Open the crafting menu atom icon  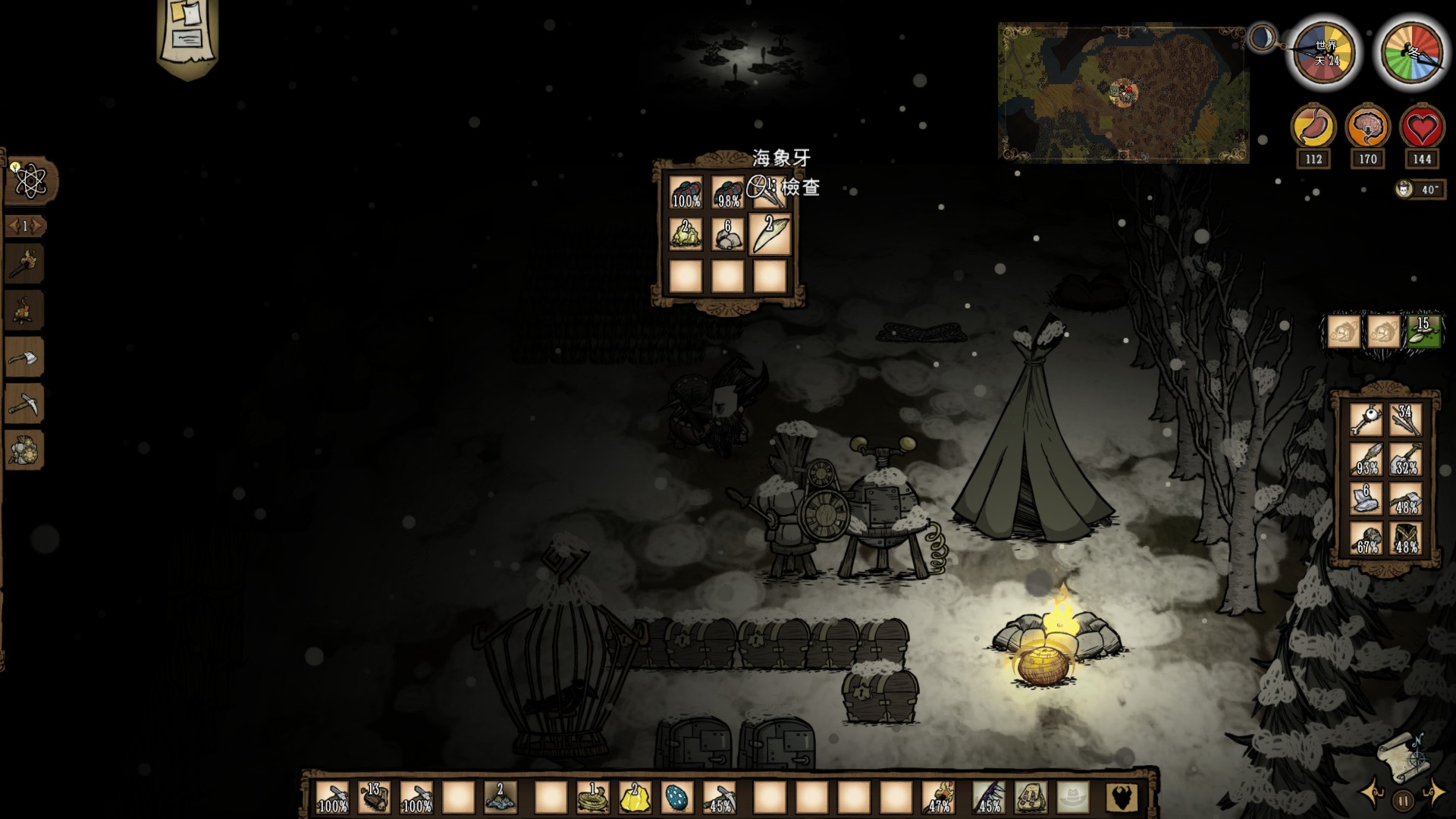[x=30, y=181]
